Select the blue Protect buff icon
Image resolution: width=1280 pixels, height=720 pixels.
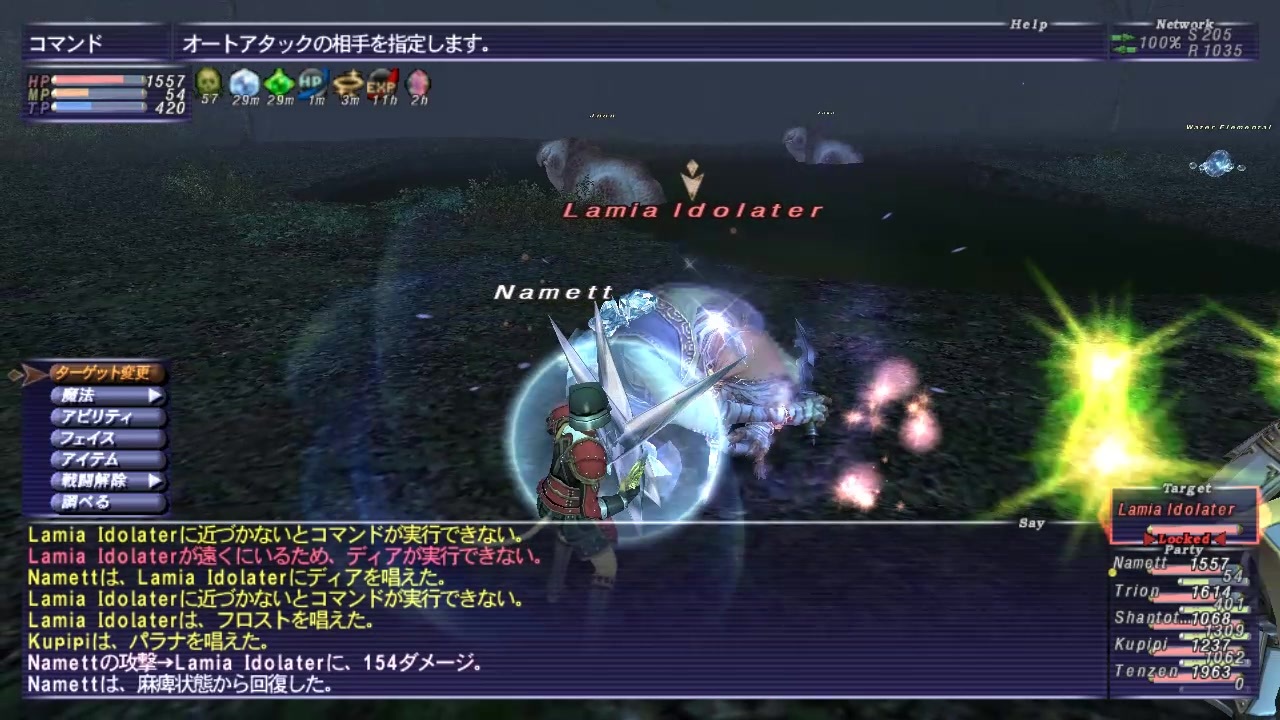pyautogui.click(x=243, y=84)
